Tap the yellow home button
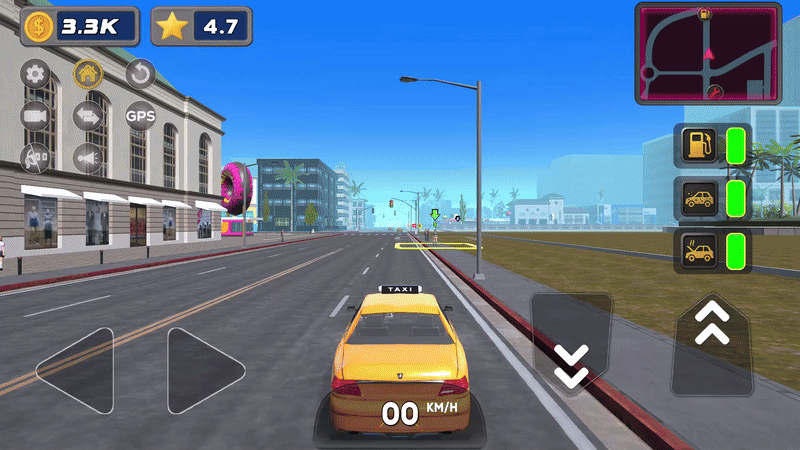Viewport: 800px width, 450px height. [x=88, y=73]
